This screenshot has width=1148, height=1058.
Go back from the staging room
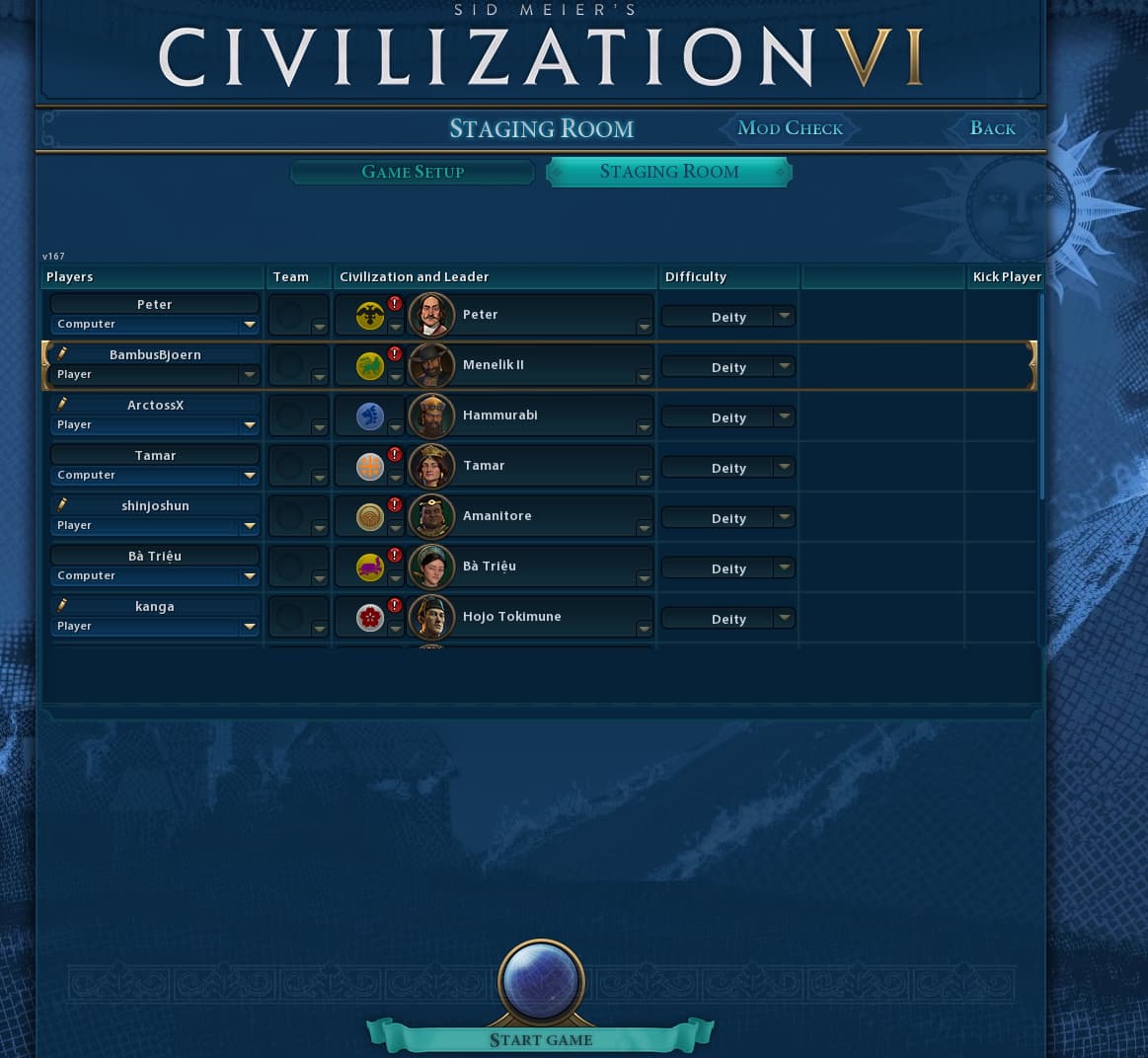992,128
